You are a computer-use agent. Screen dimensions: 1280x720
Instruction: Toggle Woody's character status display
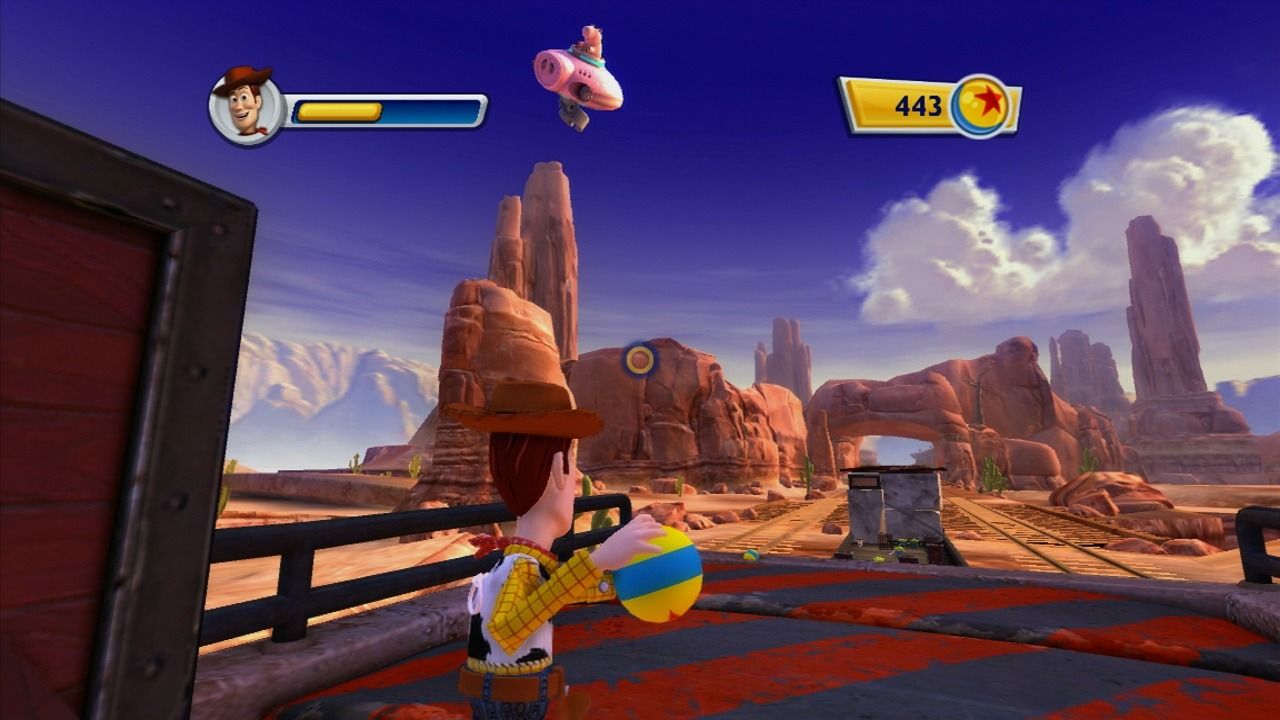350,105
